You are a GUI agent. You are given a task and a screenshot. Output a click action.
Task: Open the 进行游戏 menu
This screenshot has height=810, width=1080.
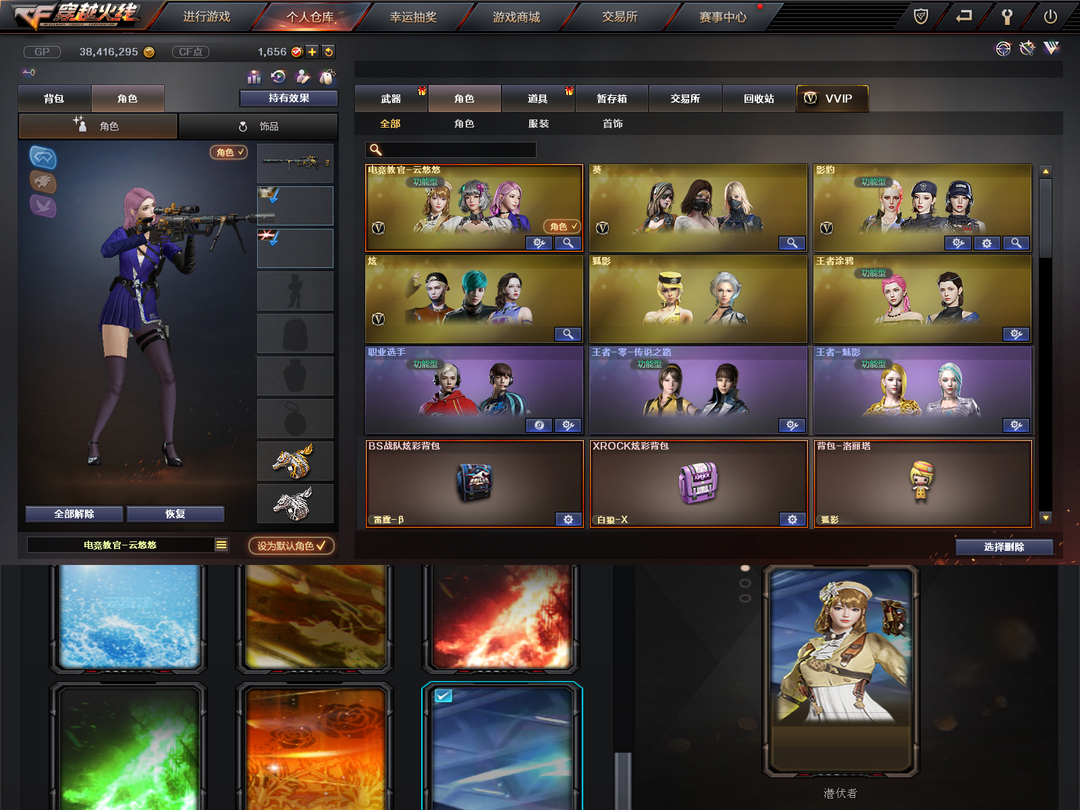click(x=206, y=17)
